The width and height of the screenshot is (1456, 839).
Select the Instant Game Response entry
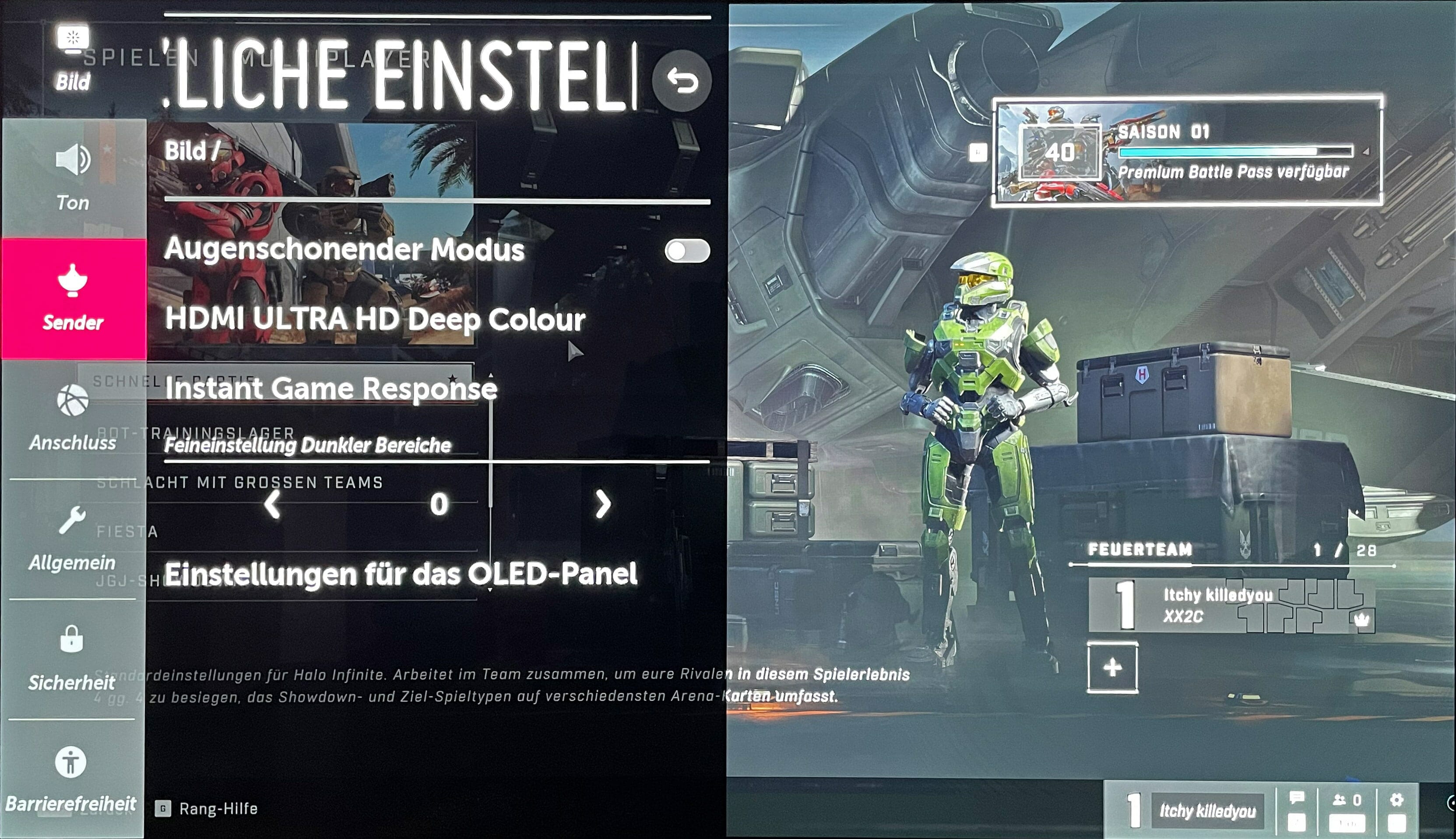pos(331,388)
